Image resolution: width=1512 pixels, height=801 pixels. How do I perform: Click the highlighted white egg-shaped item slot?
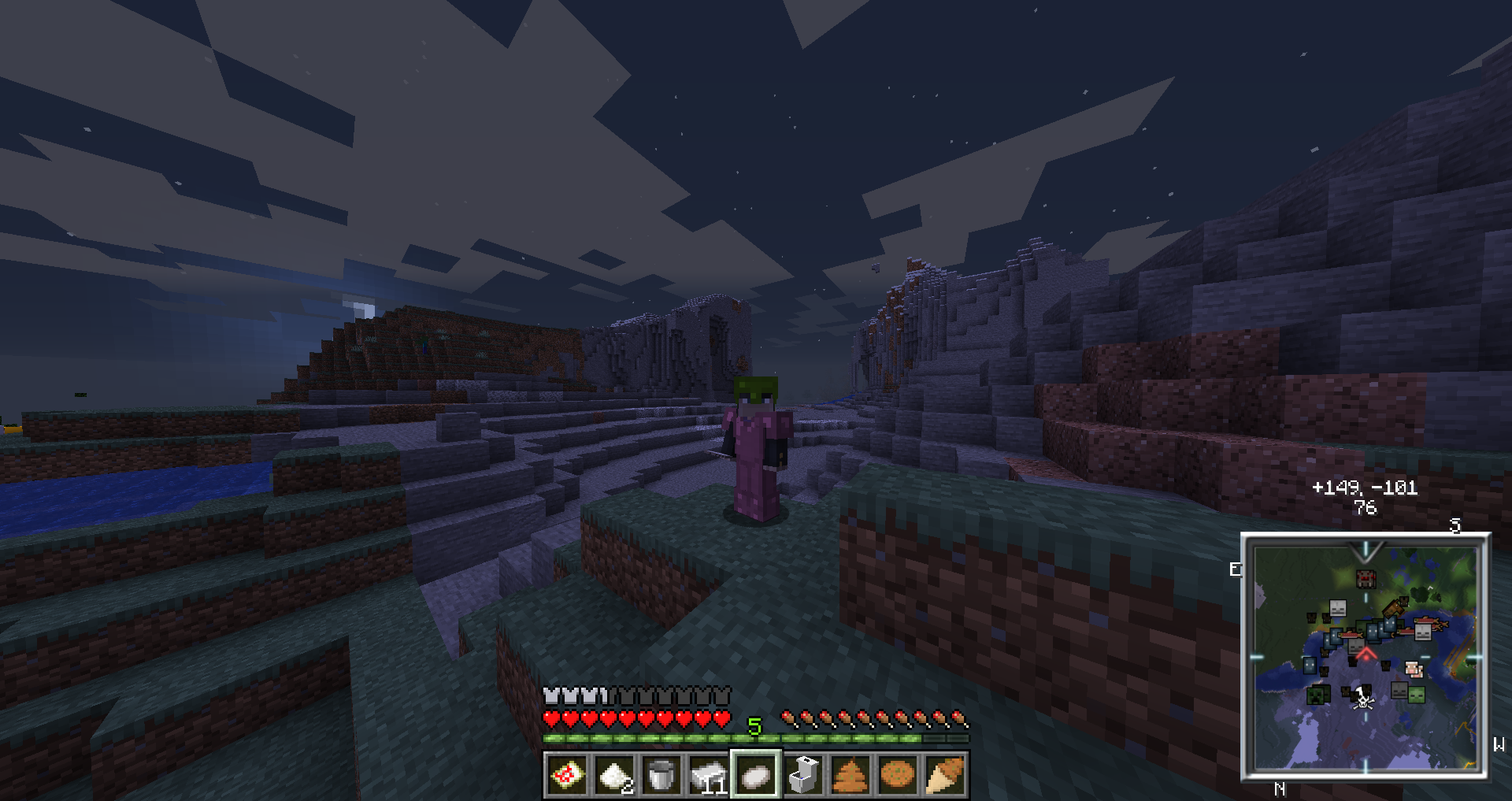tap(756, 775)
